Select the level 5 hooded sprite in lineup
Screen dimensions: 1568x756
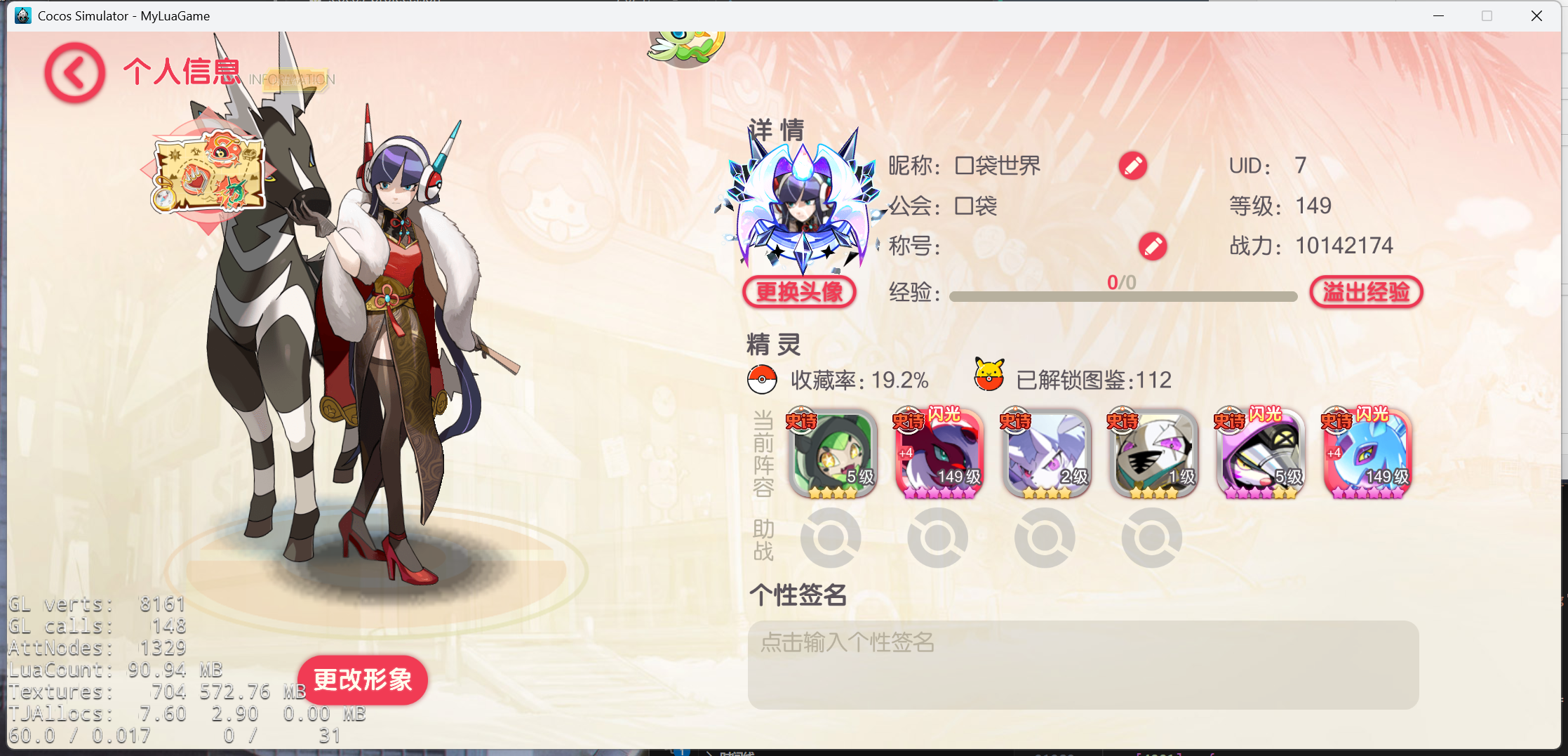831,453
